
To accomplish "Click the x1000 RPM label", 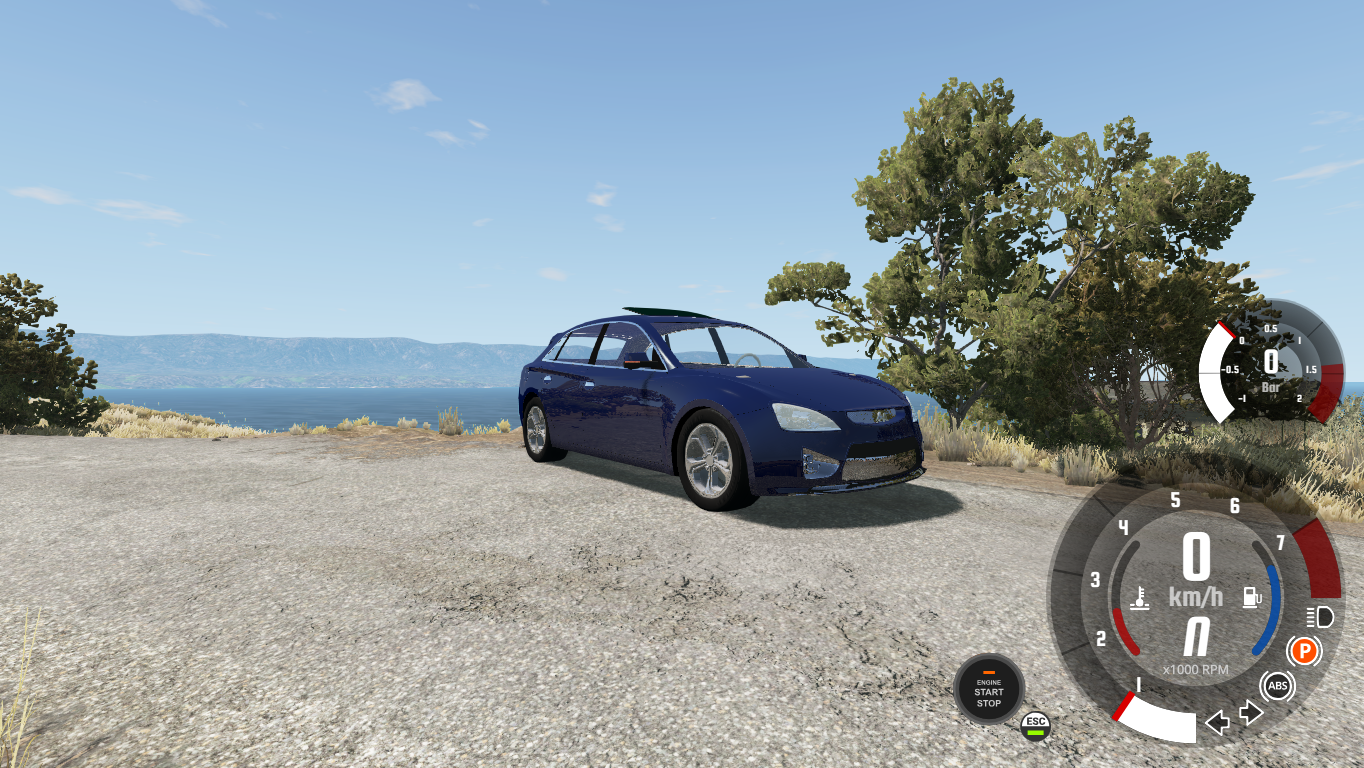I will click(x=1195, y=667).
